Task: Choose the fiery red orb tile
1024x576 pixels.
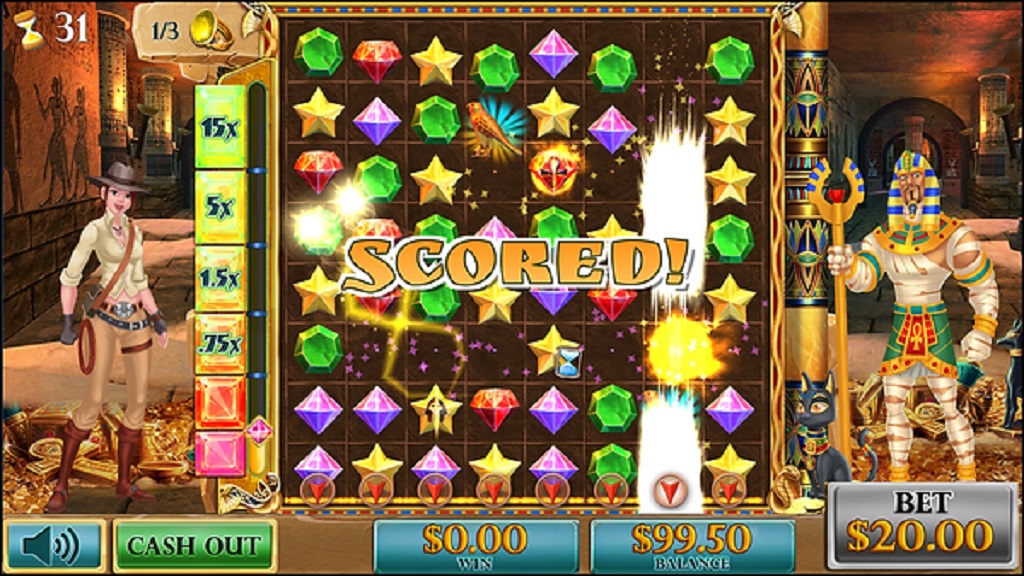Action: pos(553,170)
